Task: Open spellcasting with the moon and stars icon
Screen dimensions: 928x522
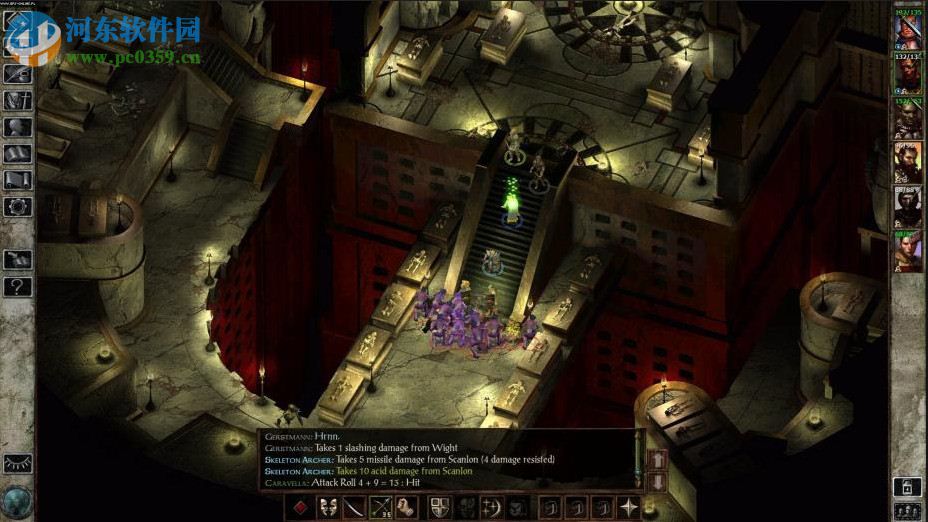Action: [491, 507]
